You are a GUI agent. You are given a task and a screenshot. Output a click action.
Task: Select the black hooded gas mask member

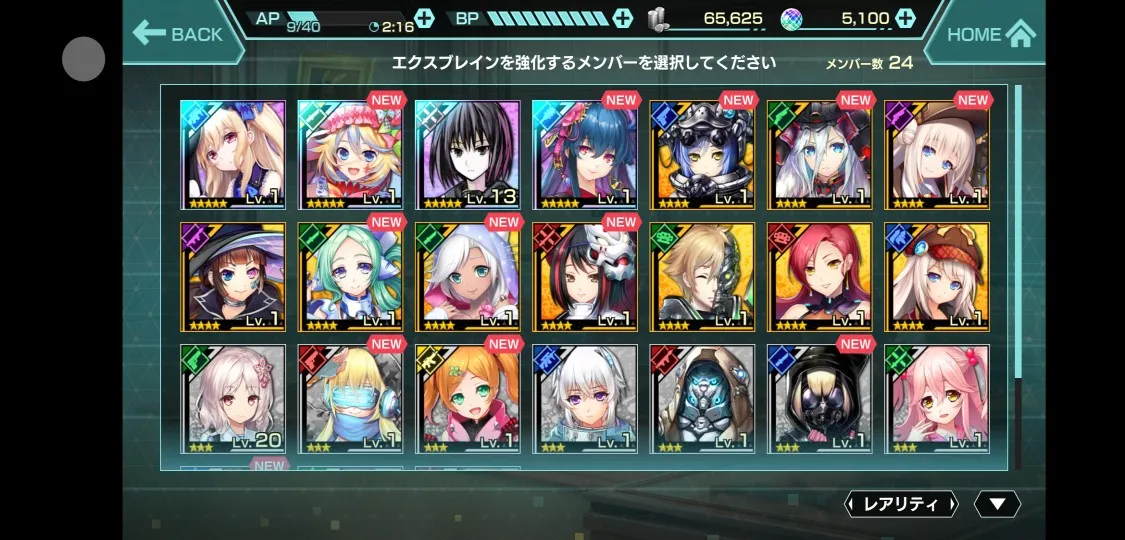[x=819, y=399]
